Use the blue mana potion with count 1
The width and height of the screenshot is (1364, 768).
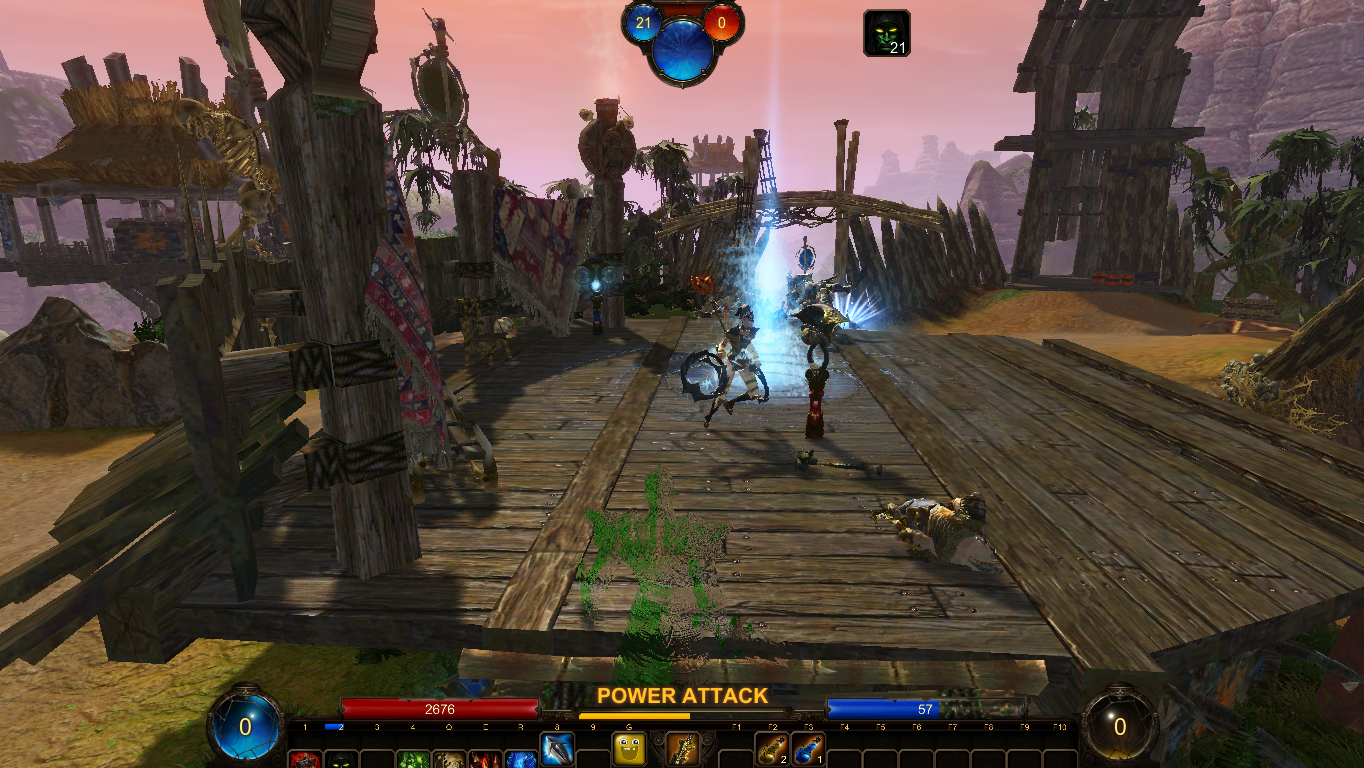coord(807,749)
